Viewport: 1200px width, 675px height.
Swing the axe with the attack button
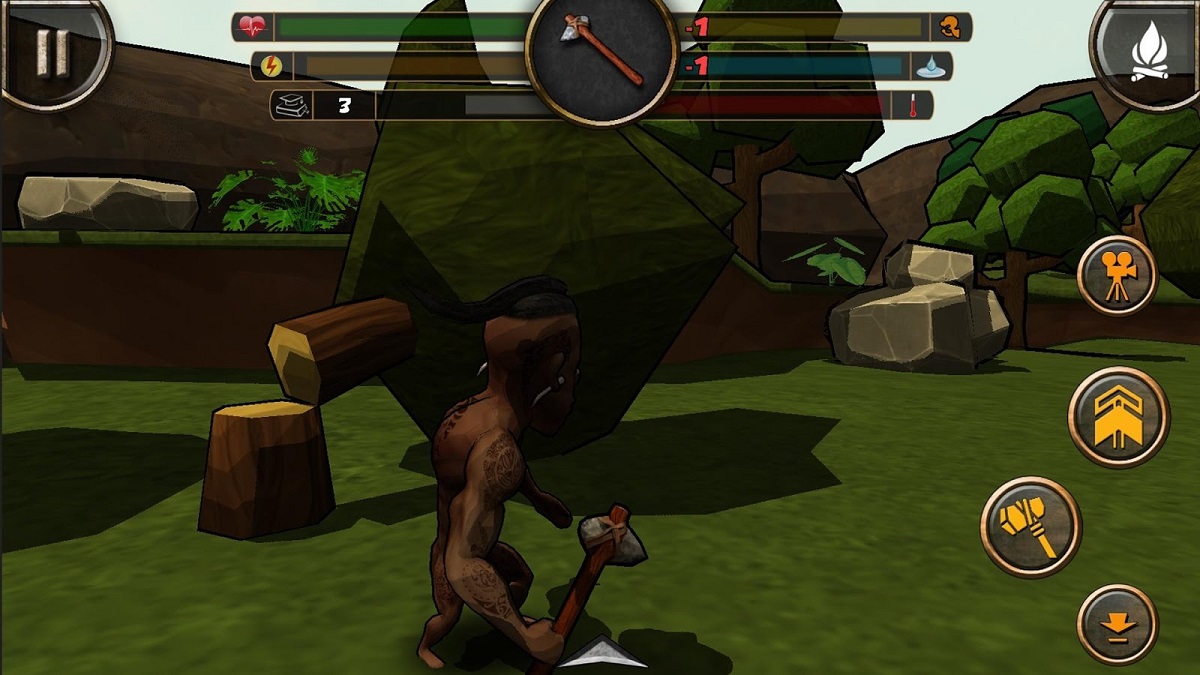(1031, 525)
